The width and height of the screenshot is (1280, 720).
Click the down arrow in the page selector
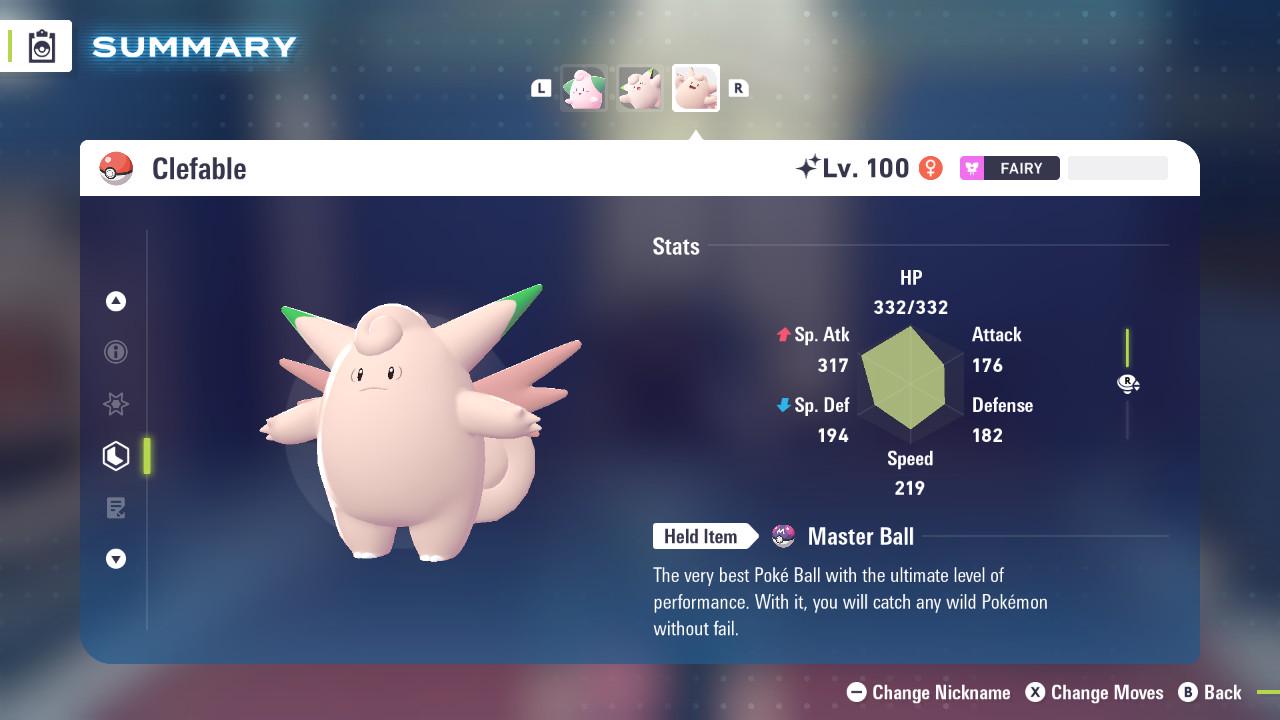coord(116,559)
